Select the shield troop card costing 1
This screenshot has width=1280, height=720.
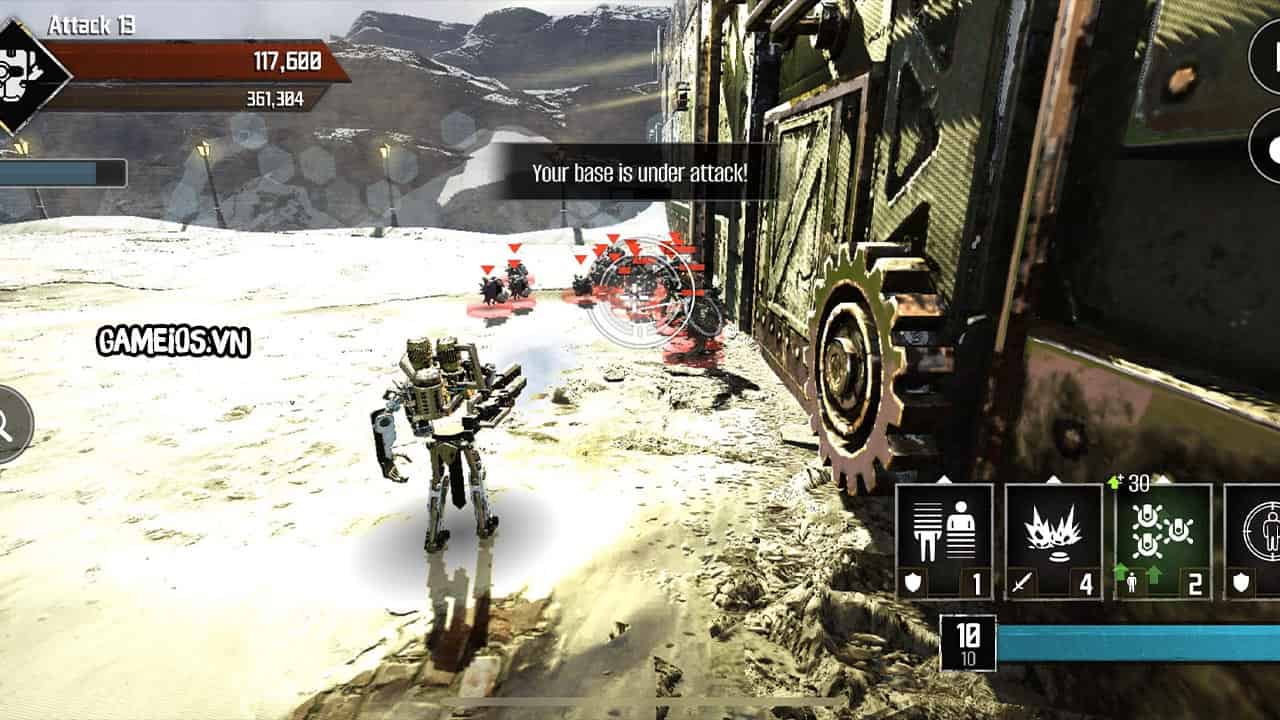(x=944, y=541)
